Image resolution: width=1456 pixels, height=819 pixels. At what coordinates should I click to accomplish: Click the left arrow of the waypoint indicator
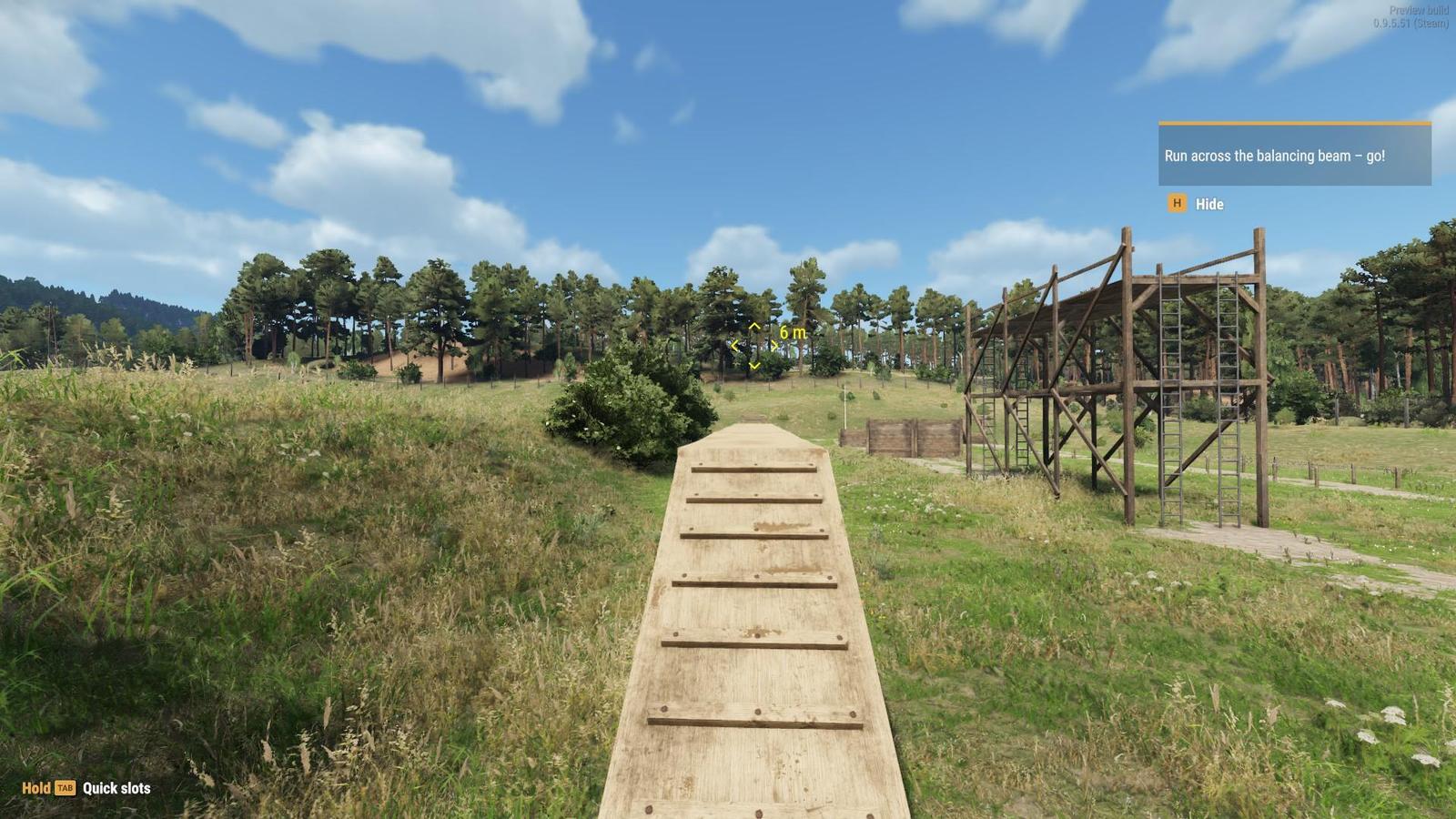[x=735, y=346]
